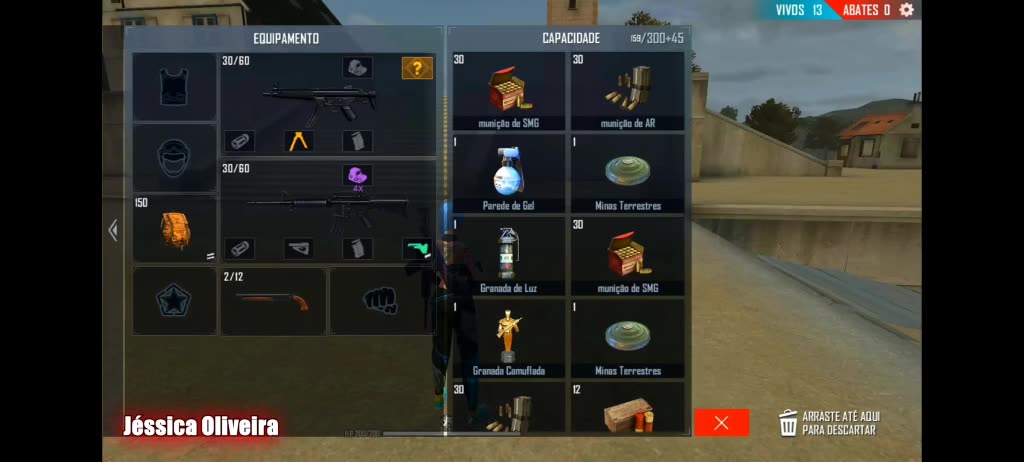This screenshot has height=462, width=1024.
Task: Select the helmet equipment slot
Action: coord(175,158)
